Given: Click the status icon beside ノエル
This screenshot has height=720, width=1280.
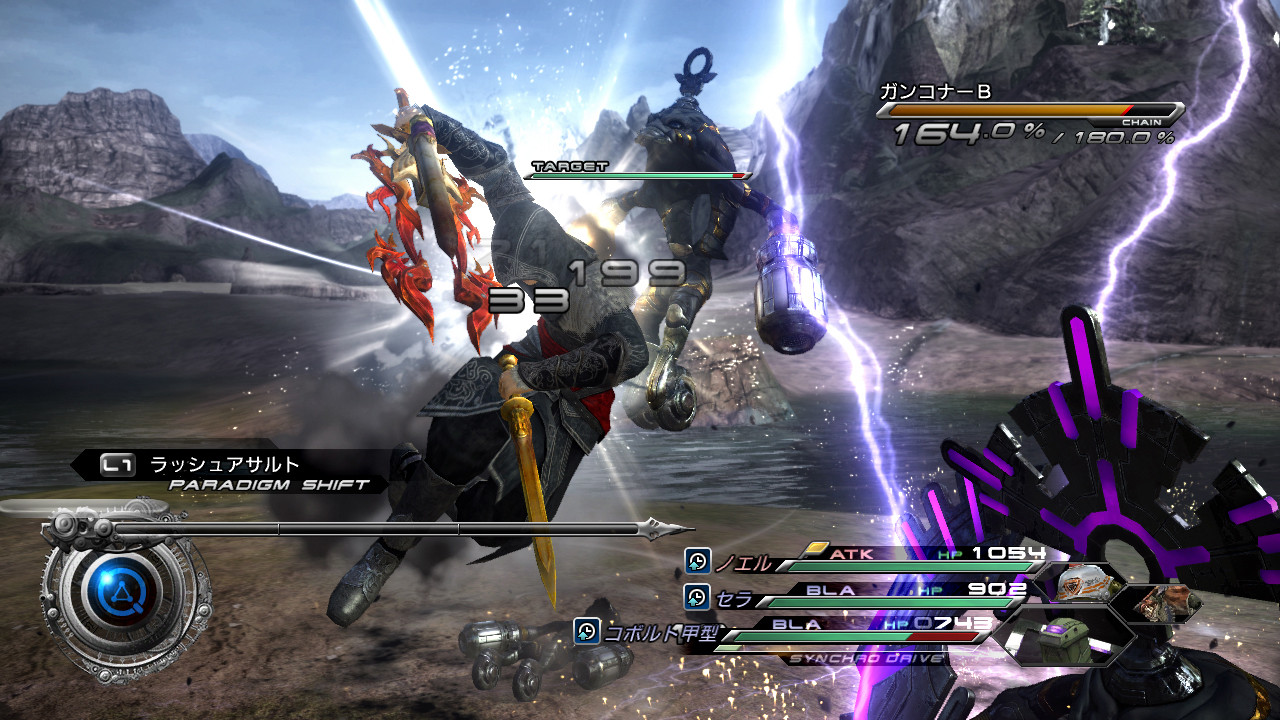Looking at the screenshot, I should 697,562.
